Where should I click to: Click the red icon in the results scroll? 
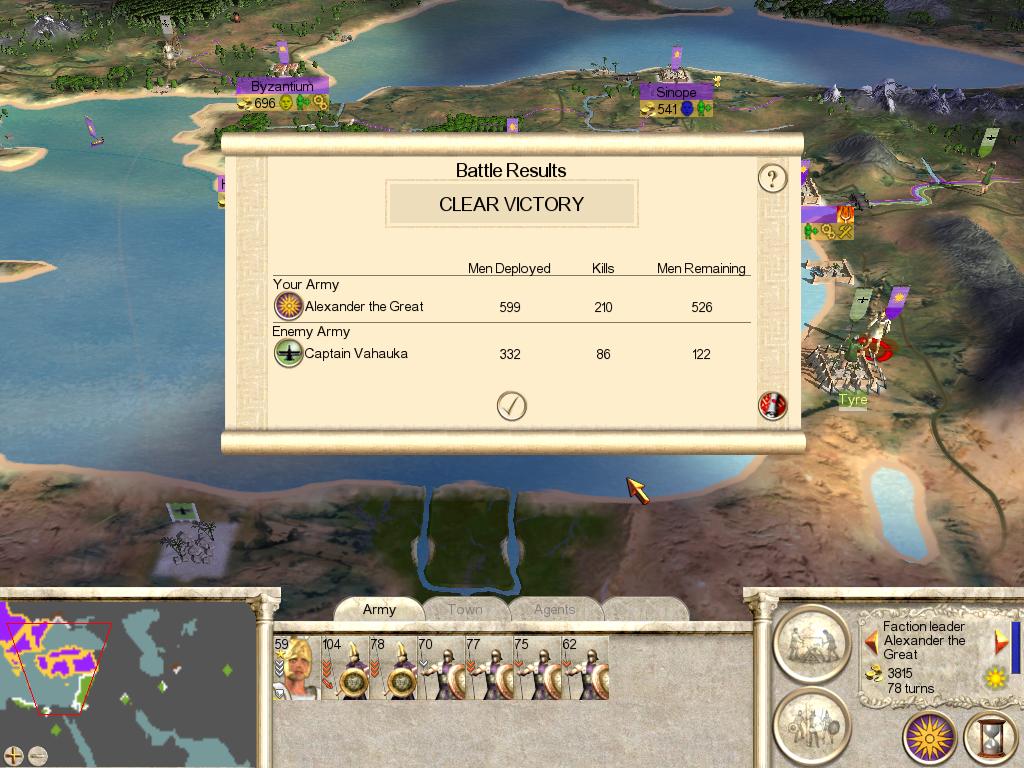click(x=773, y=405)
